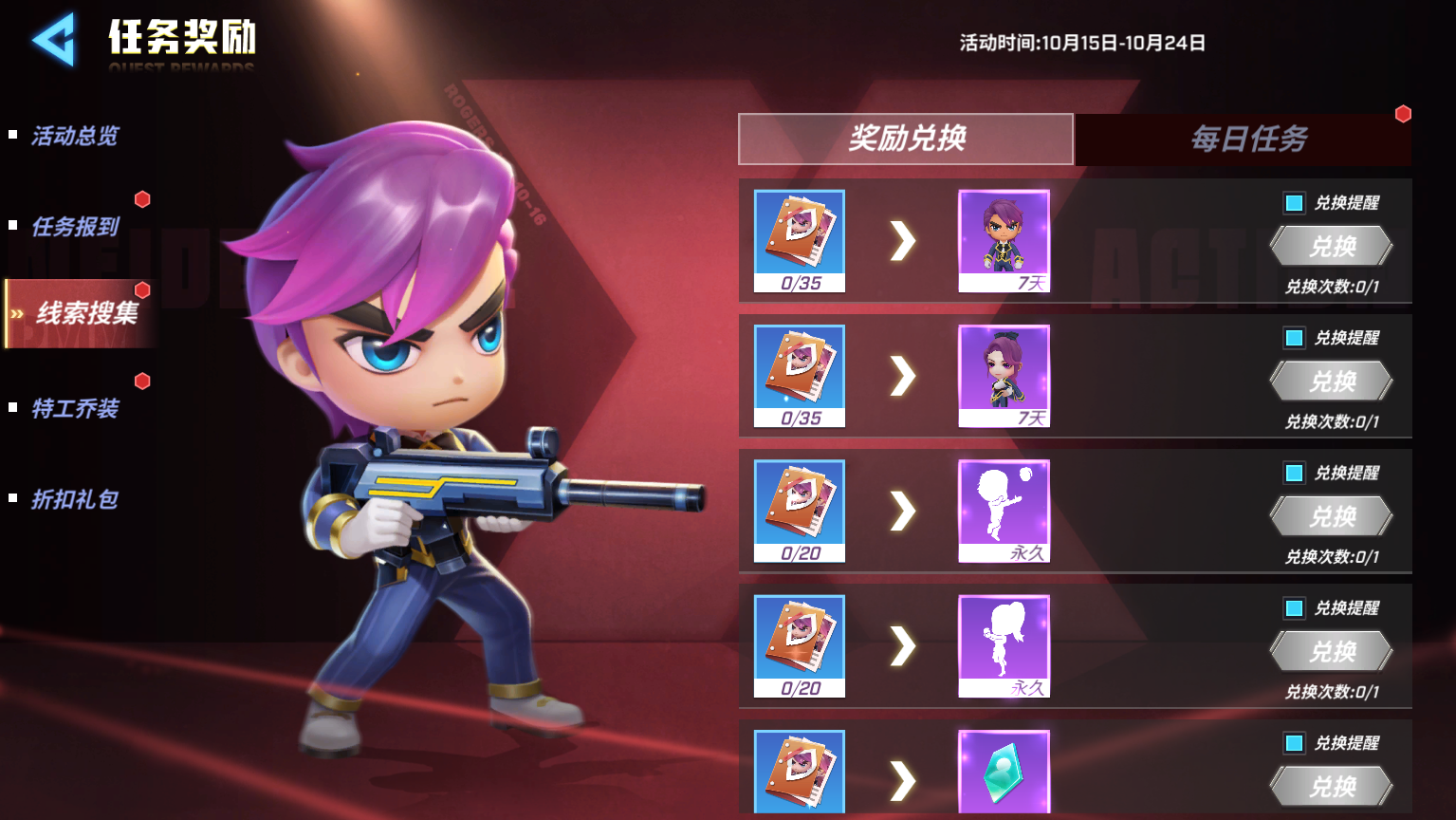Open the 折扣礼包 menu entry
Screen dimensions: 1456x820
[x=75, y=499]
